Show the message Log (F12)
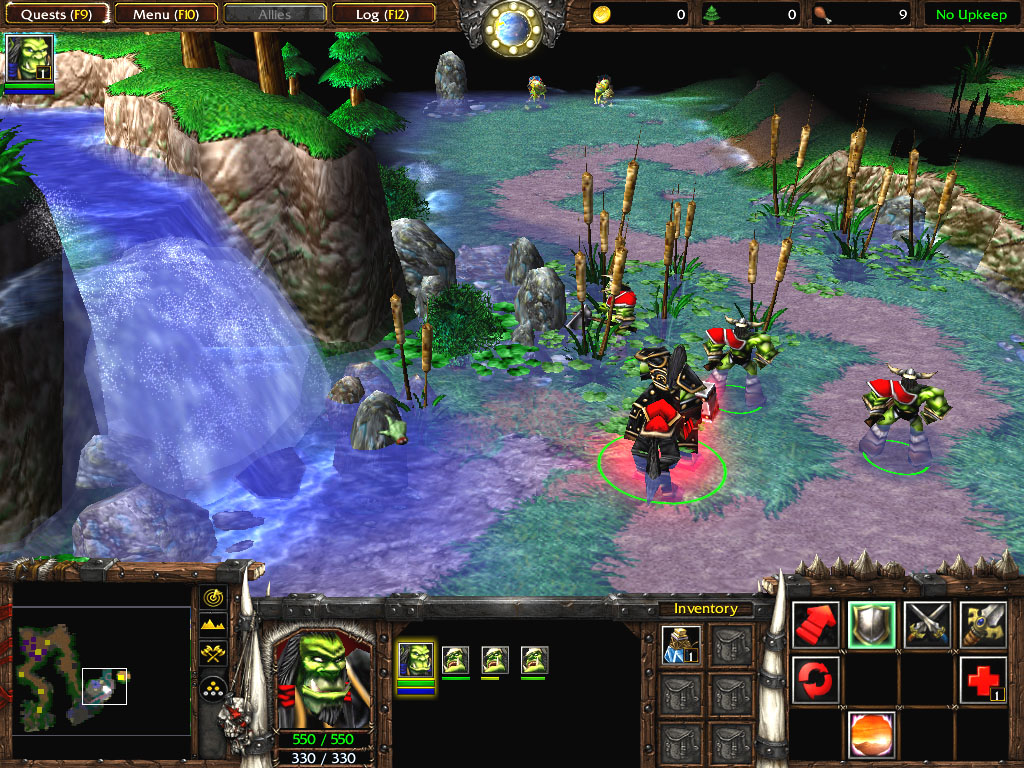Viewport: 1024px width, 768px height. coord(382,15)
